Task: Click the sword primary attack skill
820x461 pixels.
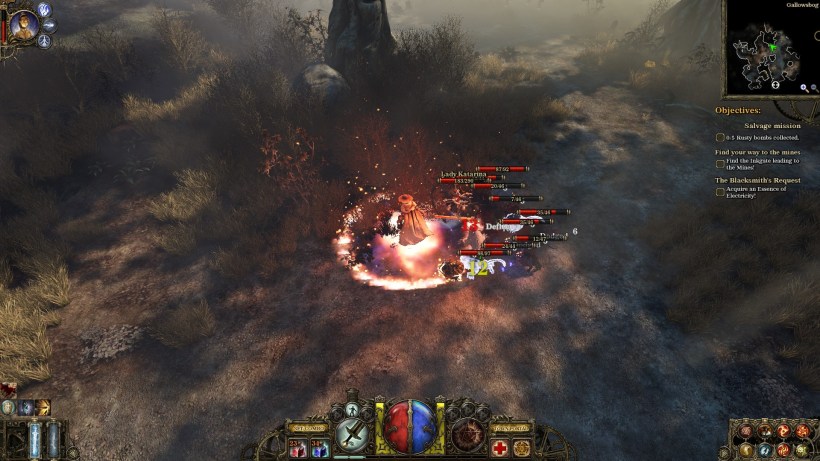Action: tap(353, 433)
